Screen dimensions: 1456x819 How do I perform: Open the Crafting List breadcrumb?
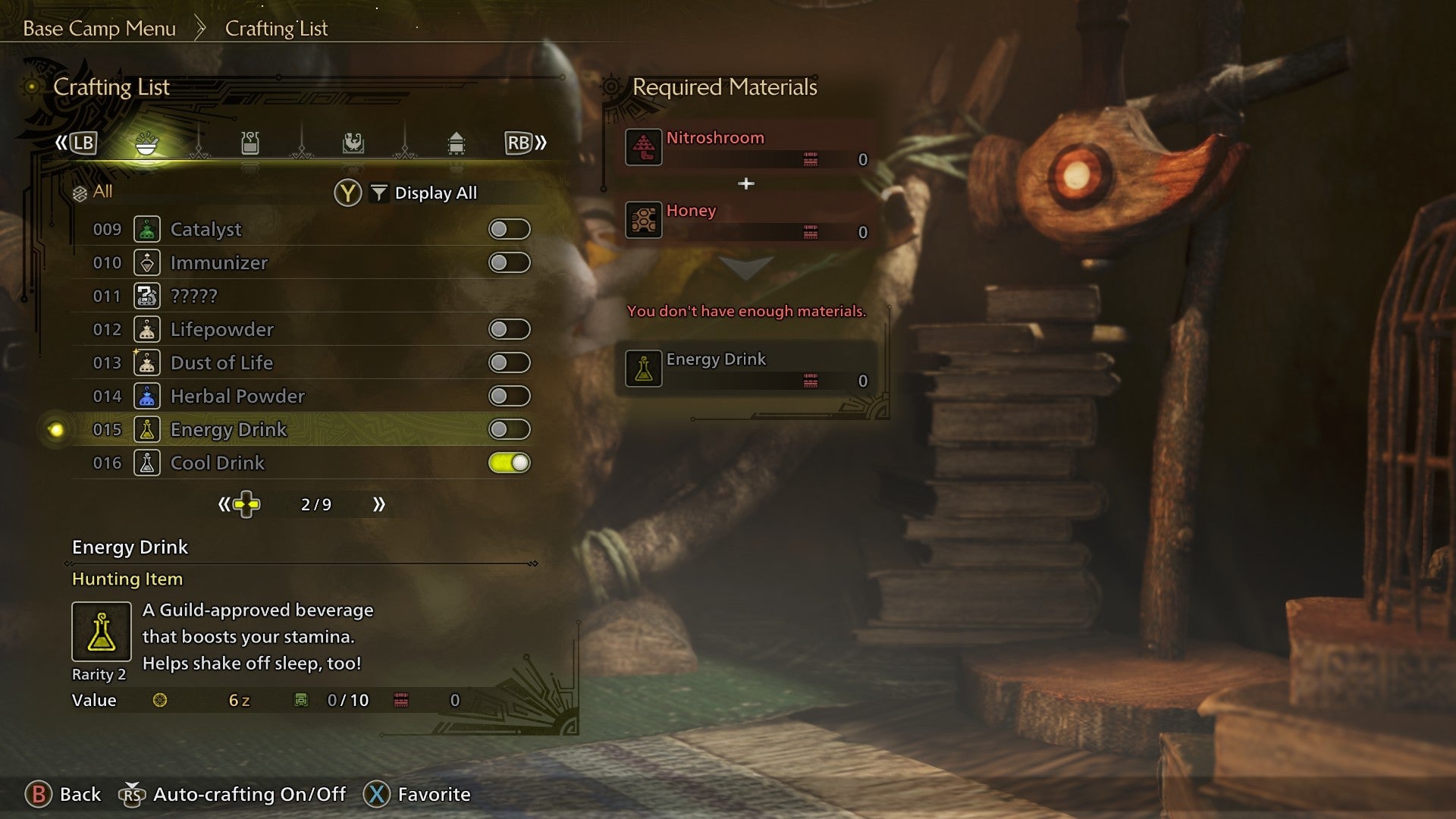tap(275, 28)
